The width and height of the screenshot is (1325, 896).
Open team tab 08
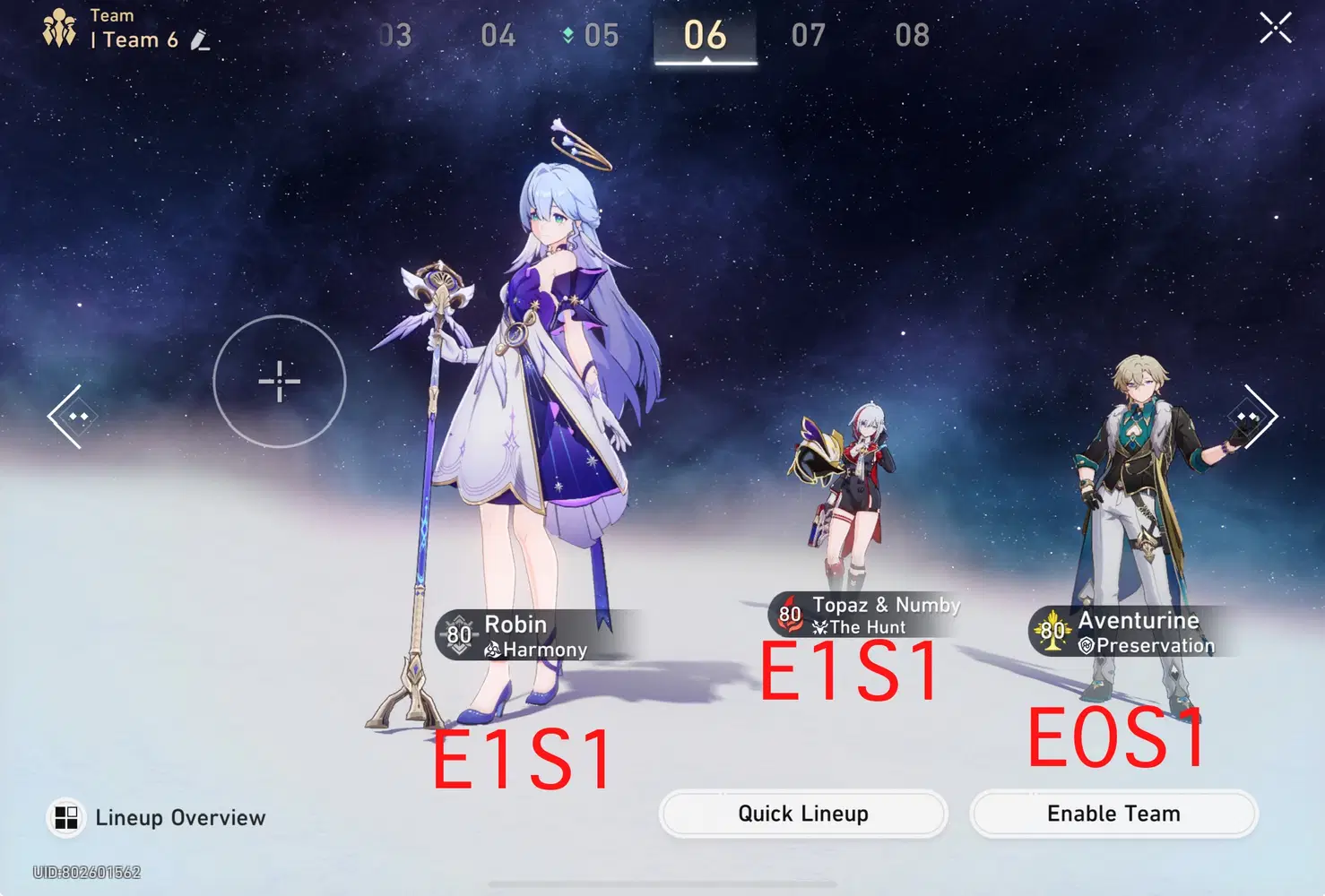912,34
